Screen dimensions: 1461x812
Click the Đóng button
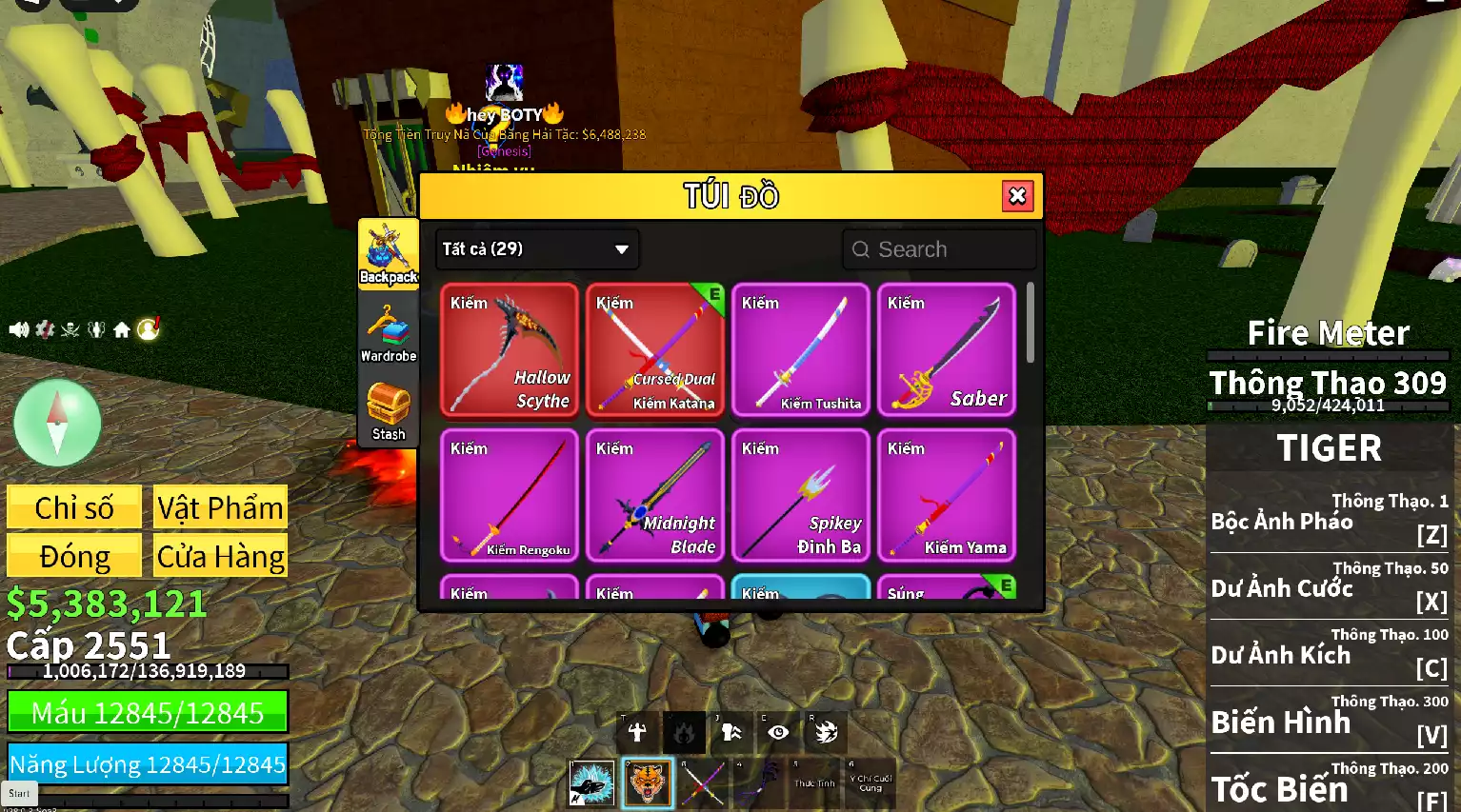click(x=74, y=556)
